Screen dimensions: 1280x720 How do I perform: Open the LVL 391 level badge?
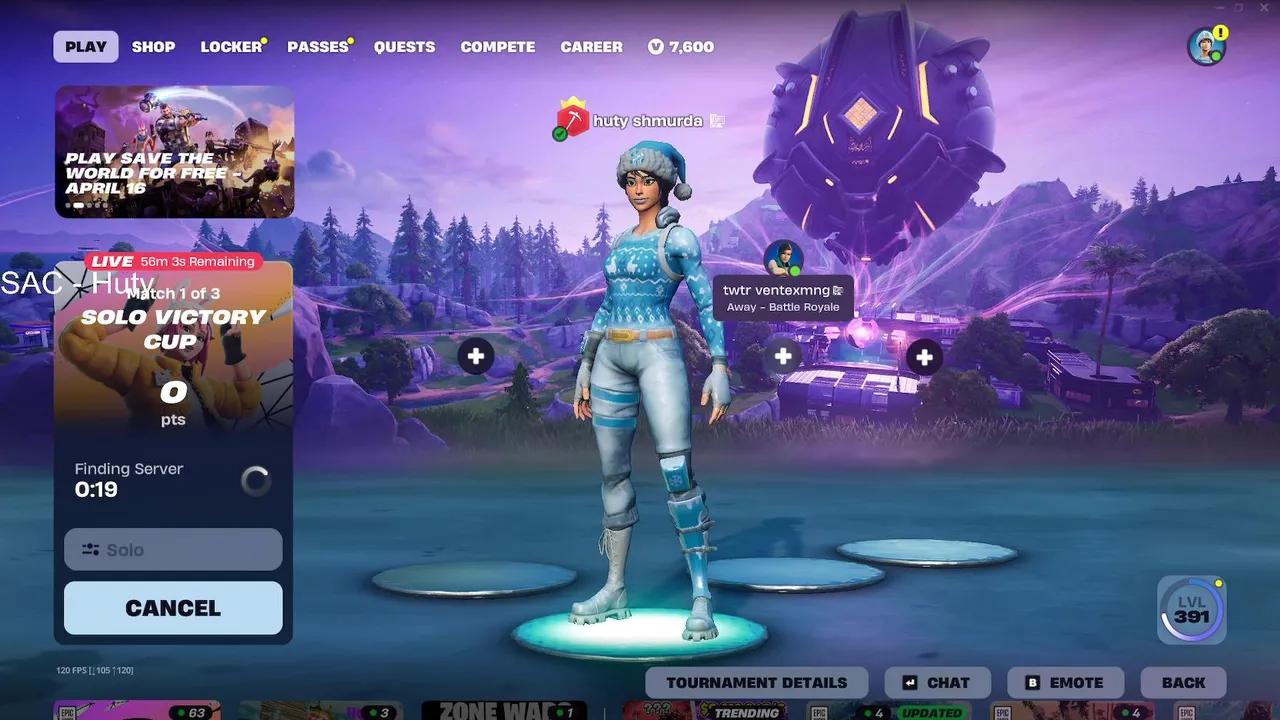click(x=1190, y=609)
